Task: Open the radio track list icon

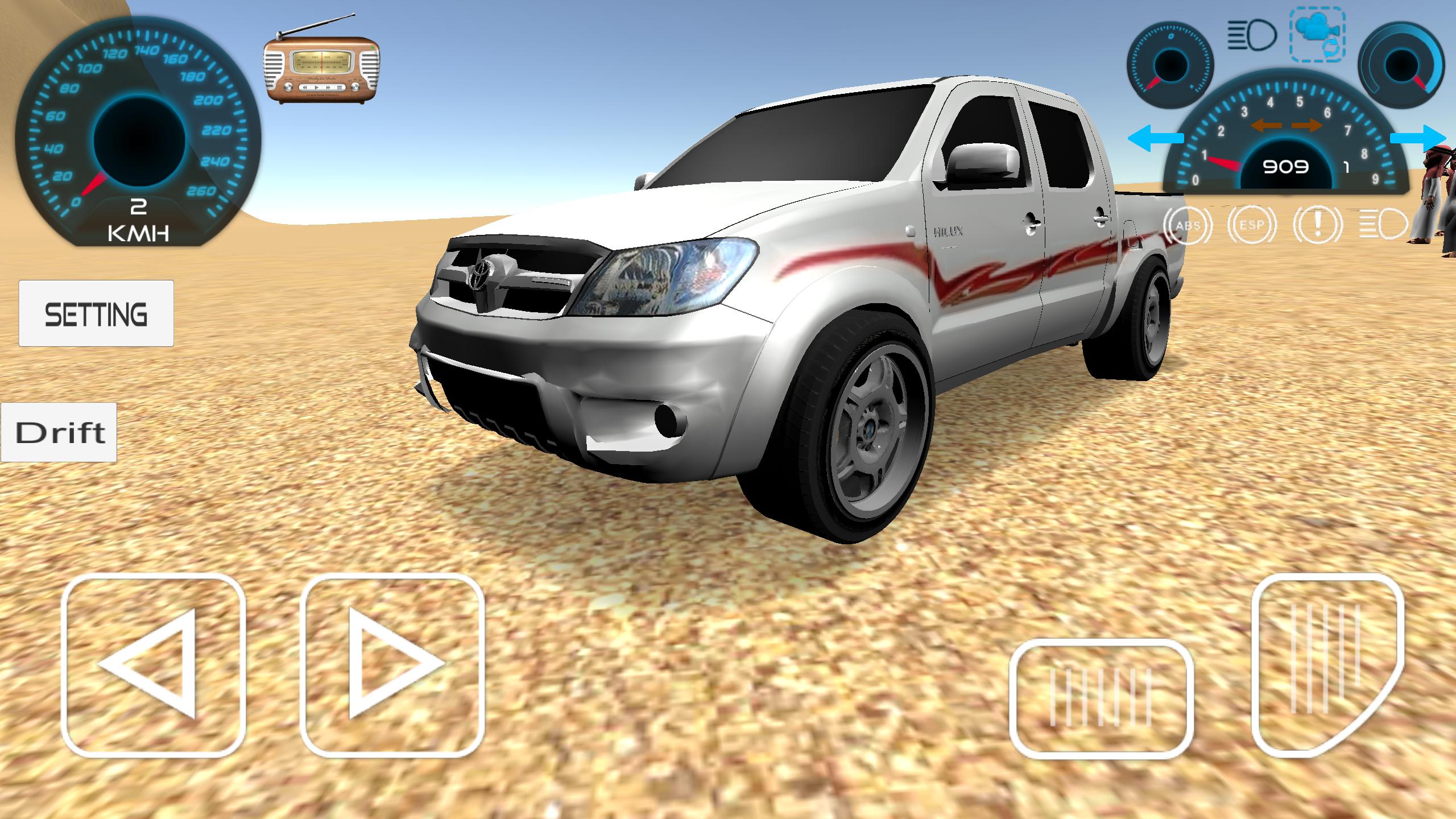Action: click(339, 88)
